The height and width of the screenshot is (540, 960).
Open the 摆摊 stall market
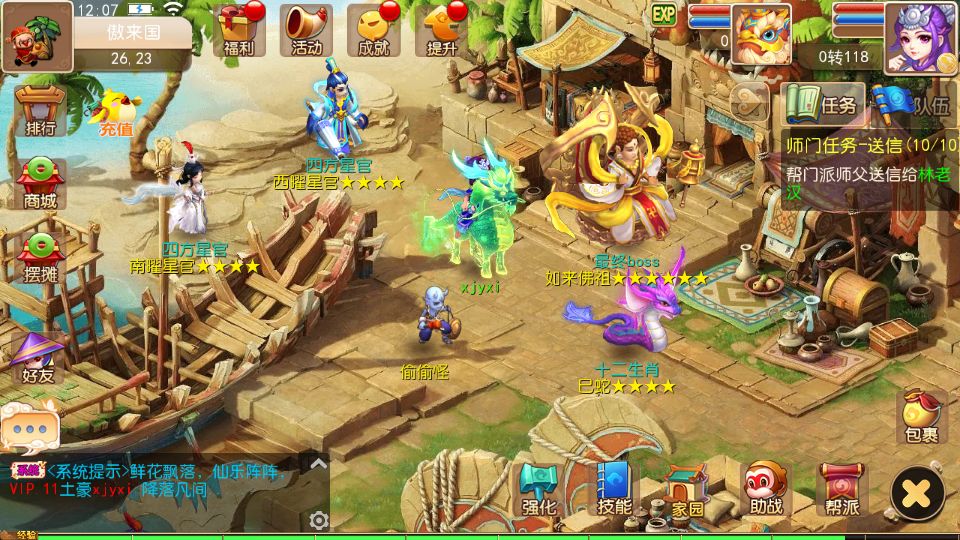tap(41, 259)
